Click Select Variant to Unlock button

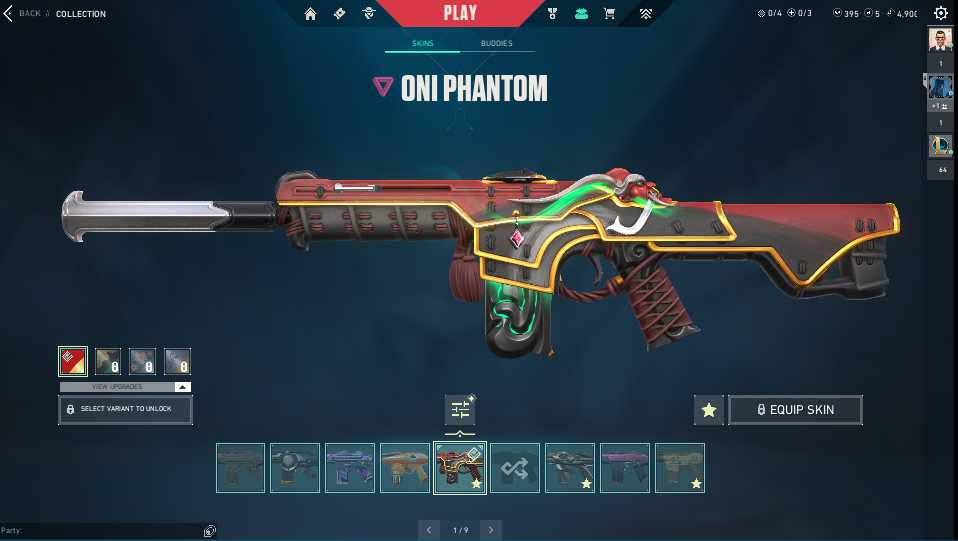[x=125, y=410]
